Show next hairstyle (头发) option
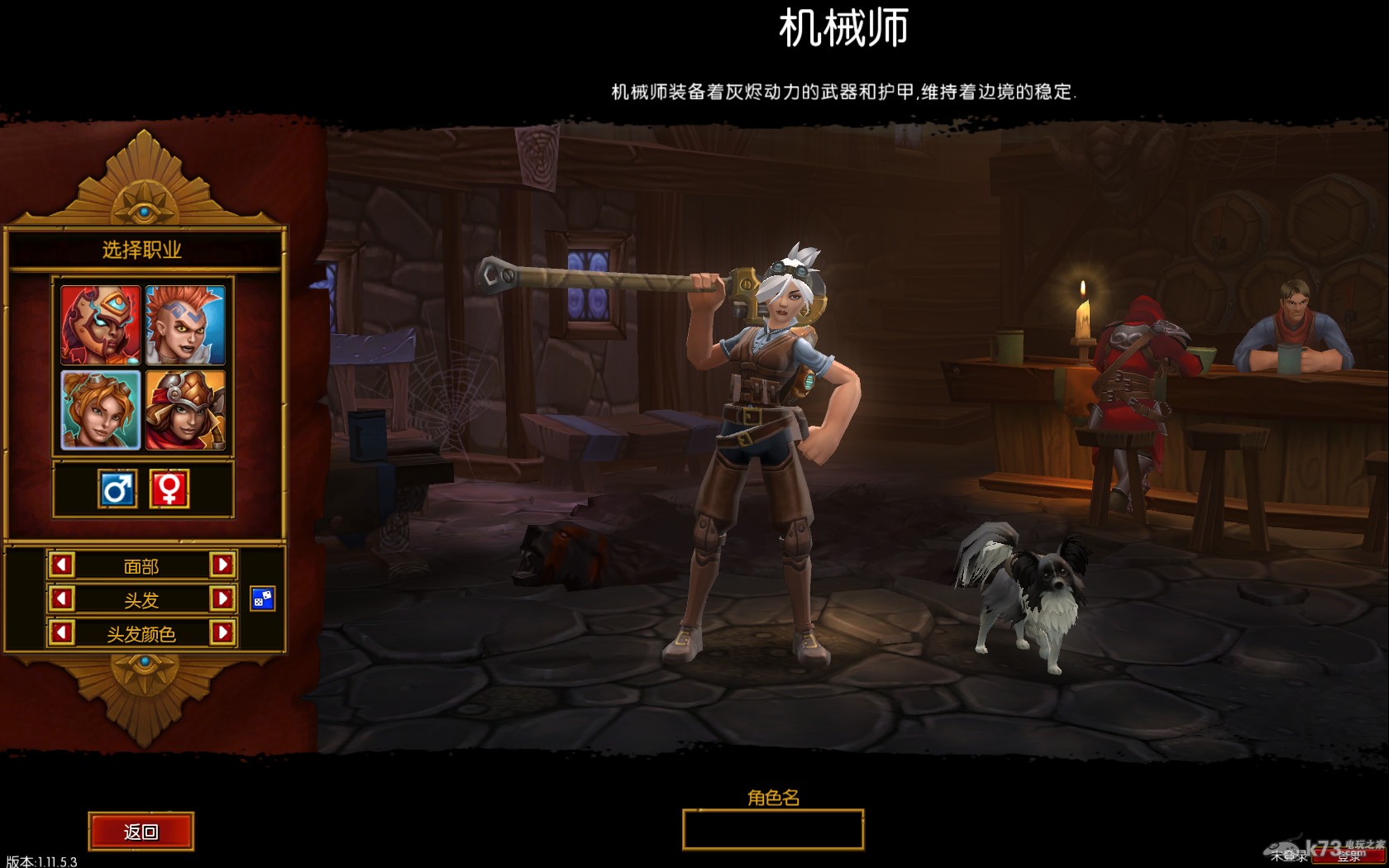1389x868 pixels. (x=222, y=599)
